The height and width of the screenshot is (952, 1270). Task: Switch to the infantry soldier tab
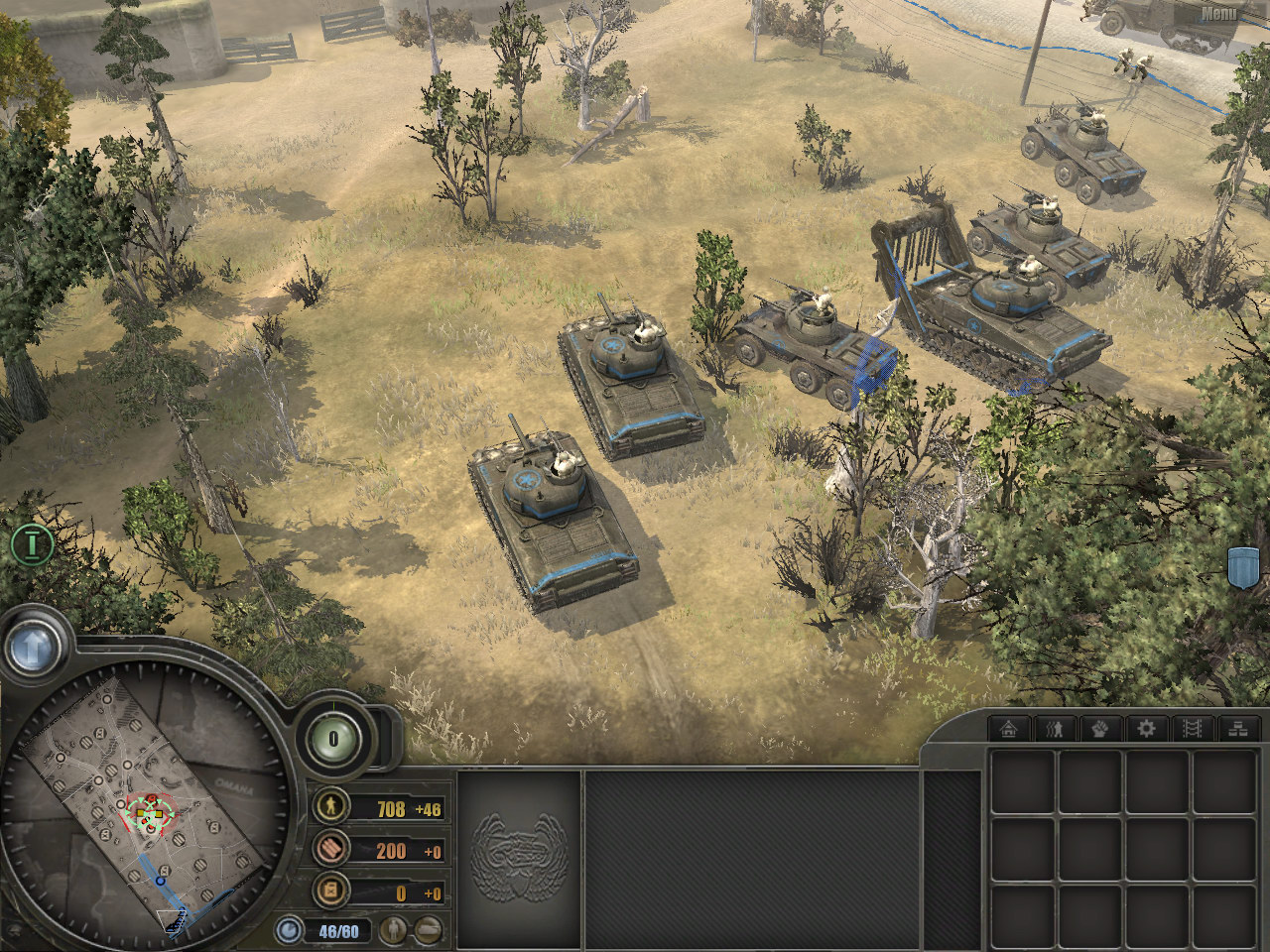pyautogui.click(x=1055, y=729)
